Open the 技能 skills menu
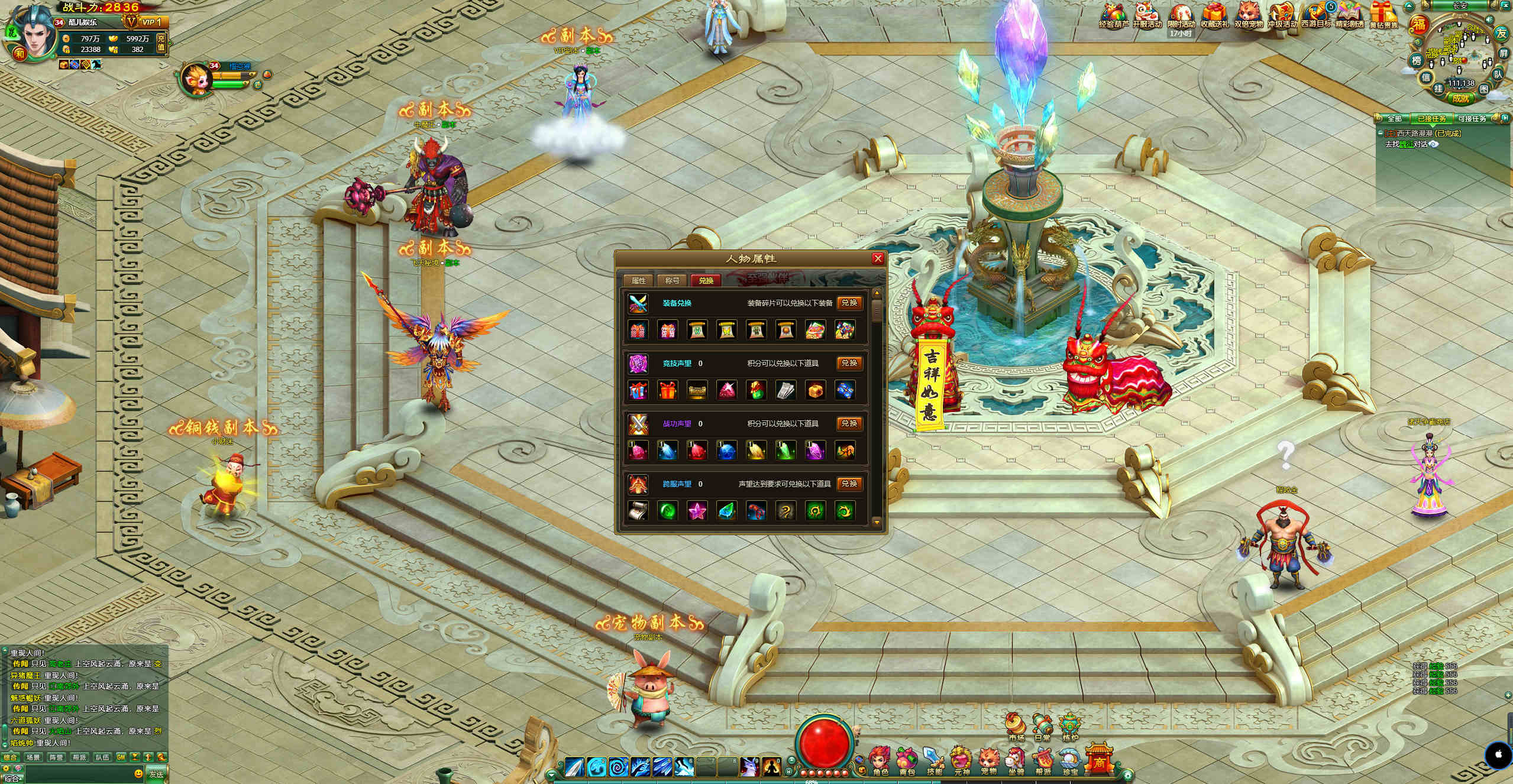This screenshot has height=784, width=1513. pyautogui.click(x=935, y=762)
